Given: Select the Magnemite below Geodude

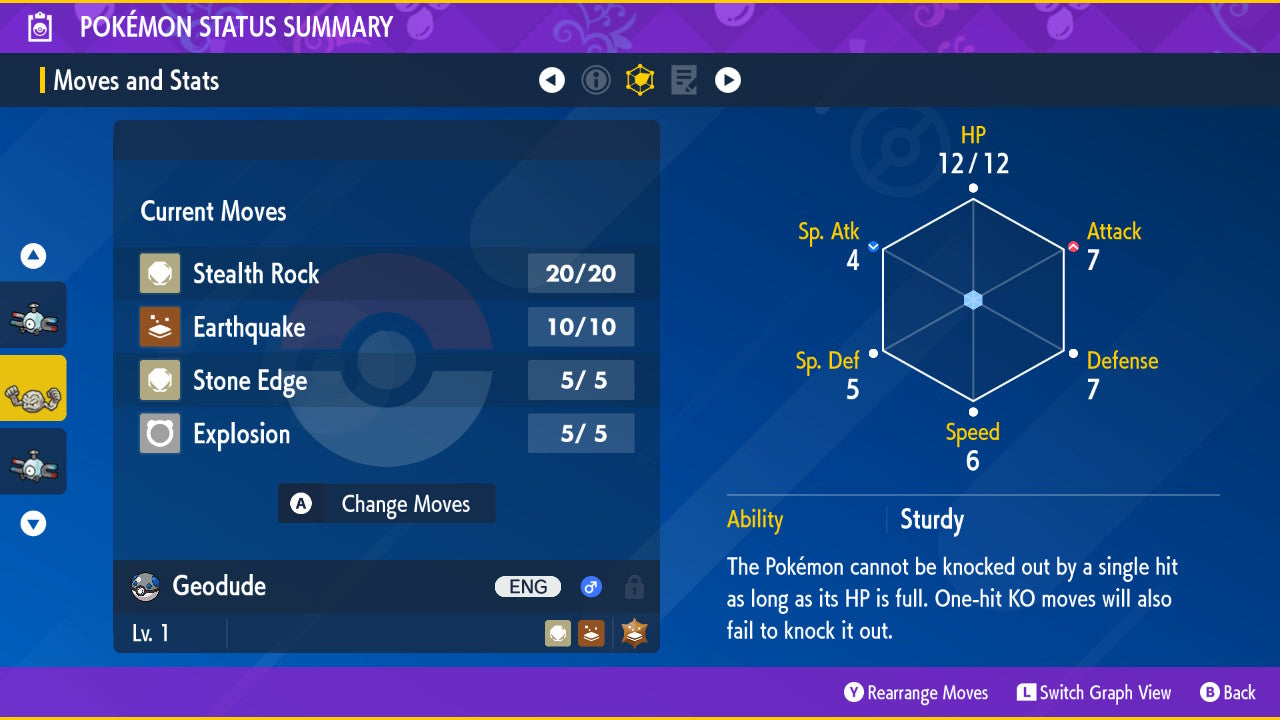Looking at the screenshot, I should click(x=33, y=461).
